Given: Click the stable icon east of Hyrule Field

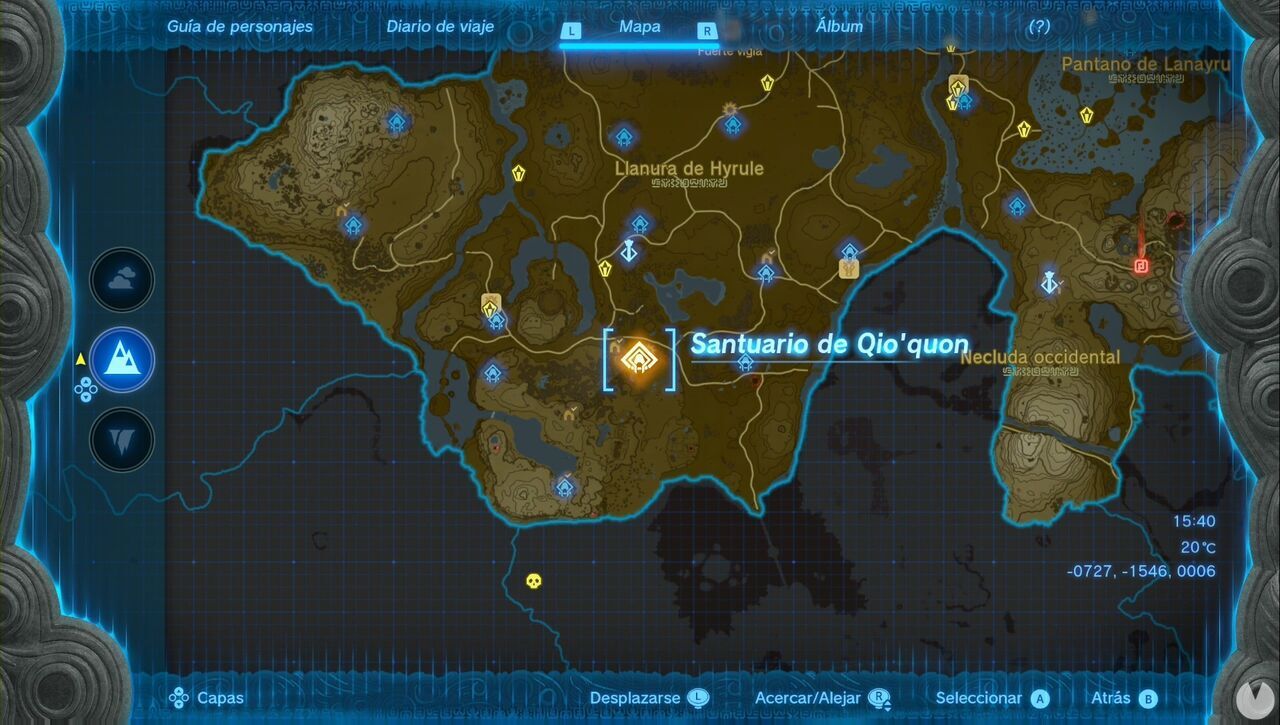Looking at the screenshot, I should (848, 268).
